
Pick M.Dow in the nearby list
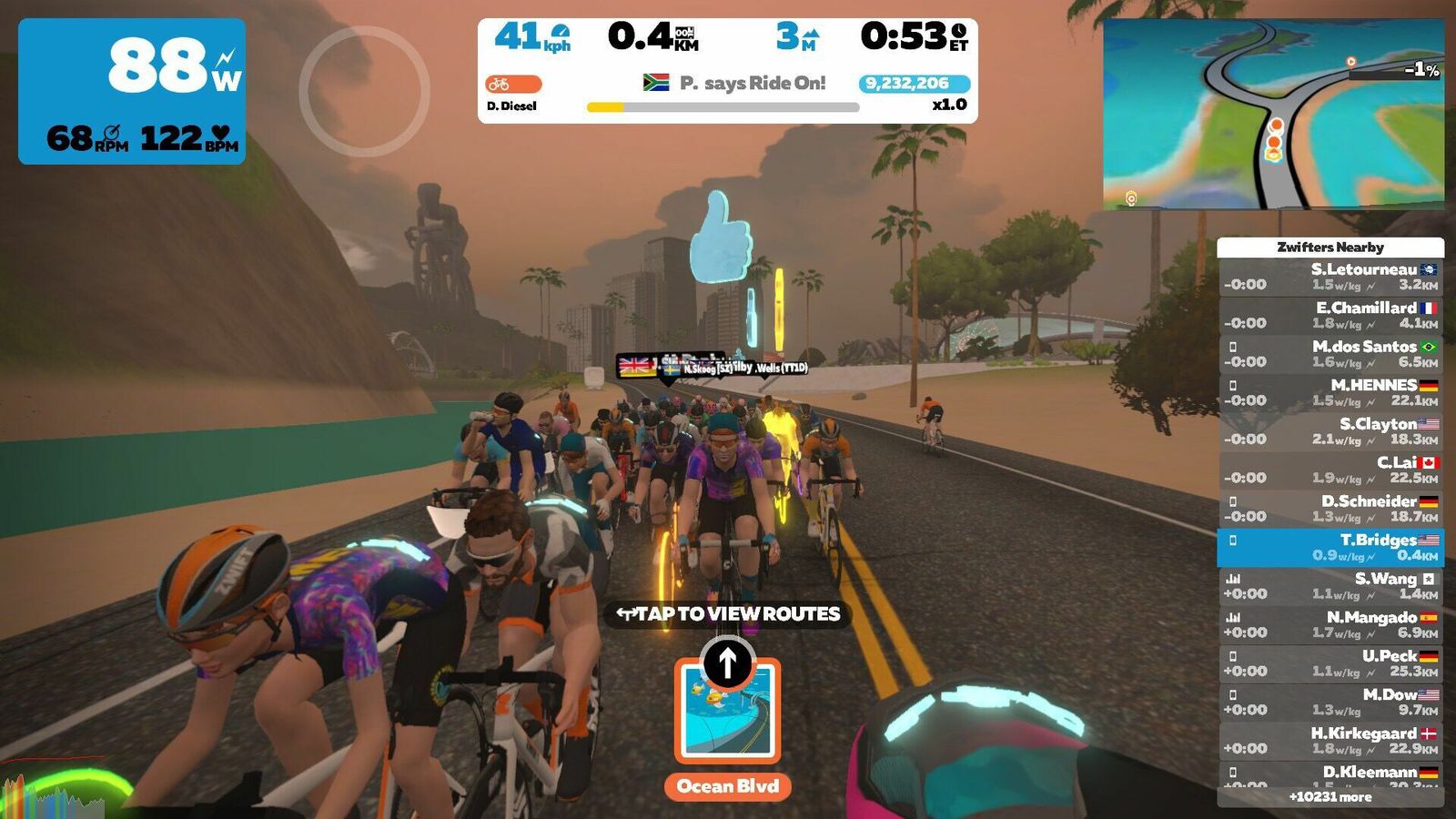[1330, 702]
